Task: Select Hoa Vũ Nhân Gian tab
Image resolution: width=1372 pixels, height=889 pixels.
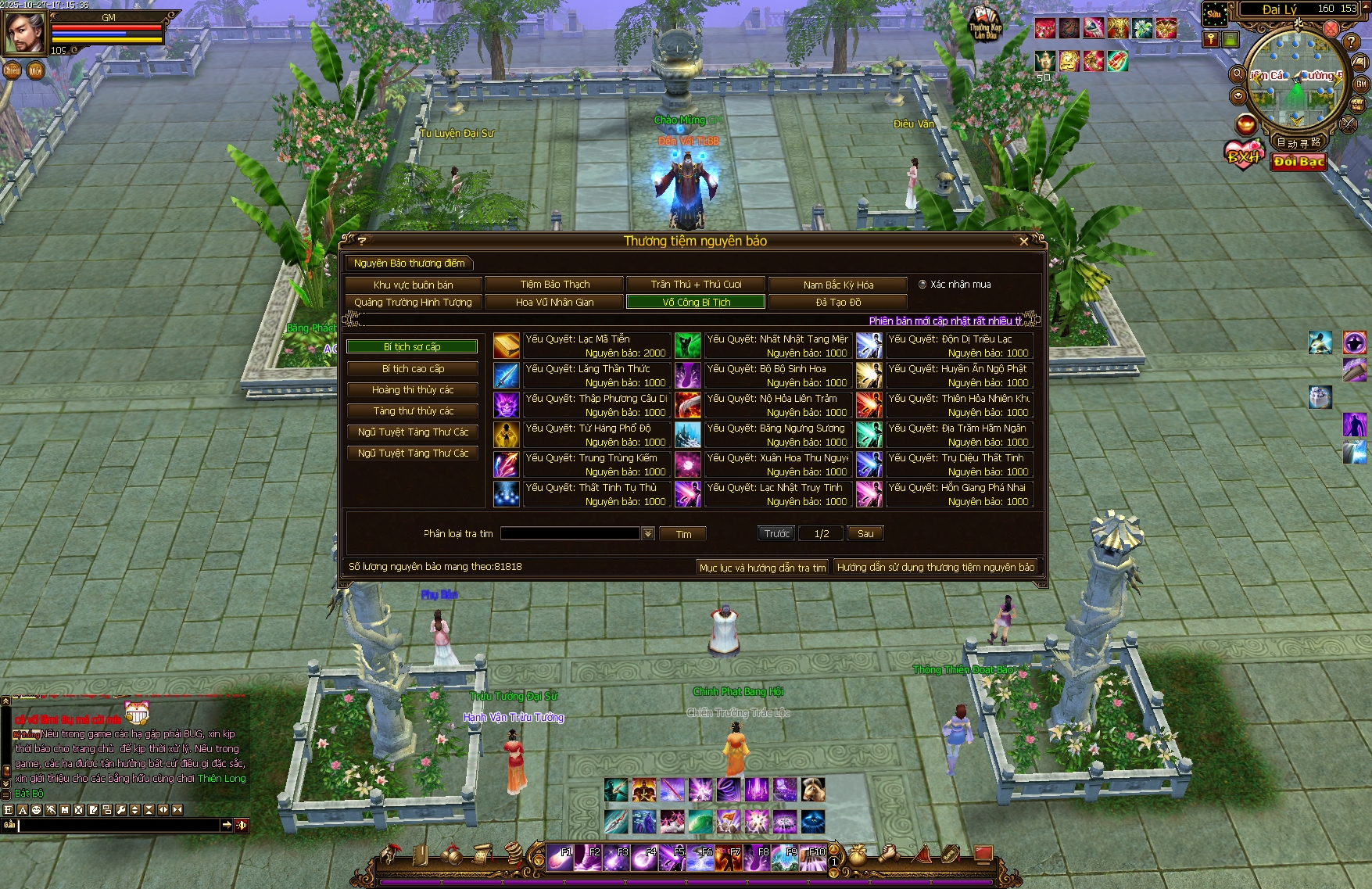Action: [x=554, y=303]
